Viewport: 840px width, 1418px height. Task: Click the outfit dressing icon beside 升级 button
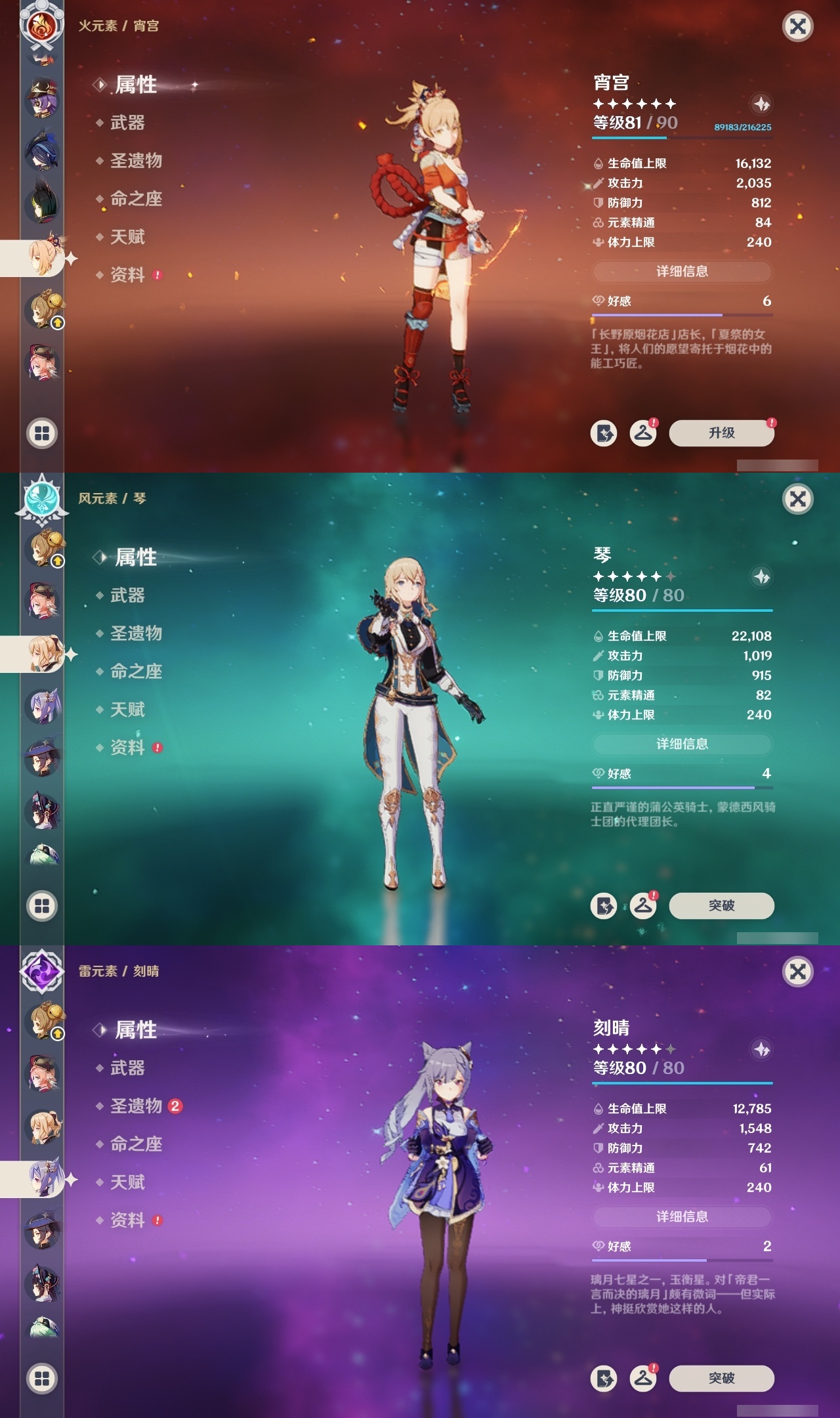tap(644, 433)
